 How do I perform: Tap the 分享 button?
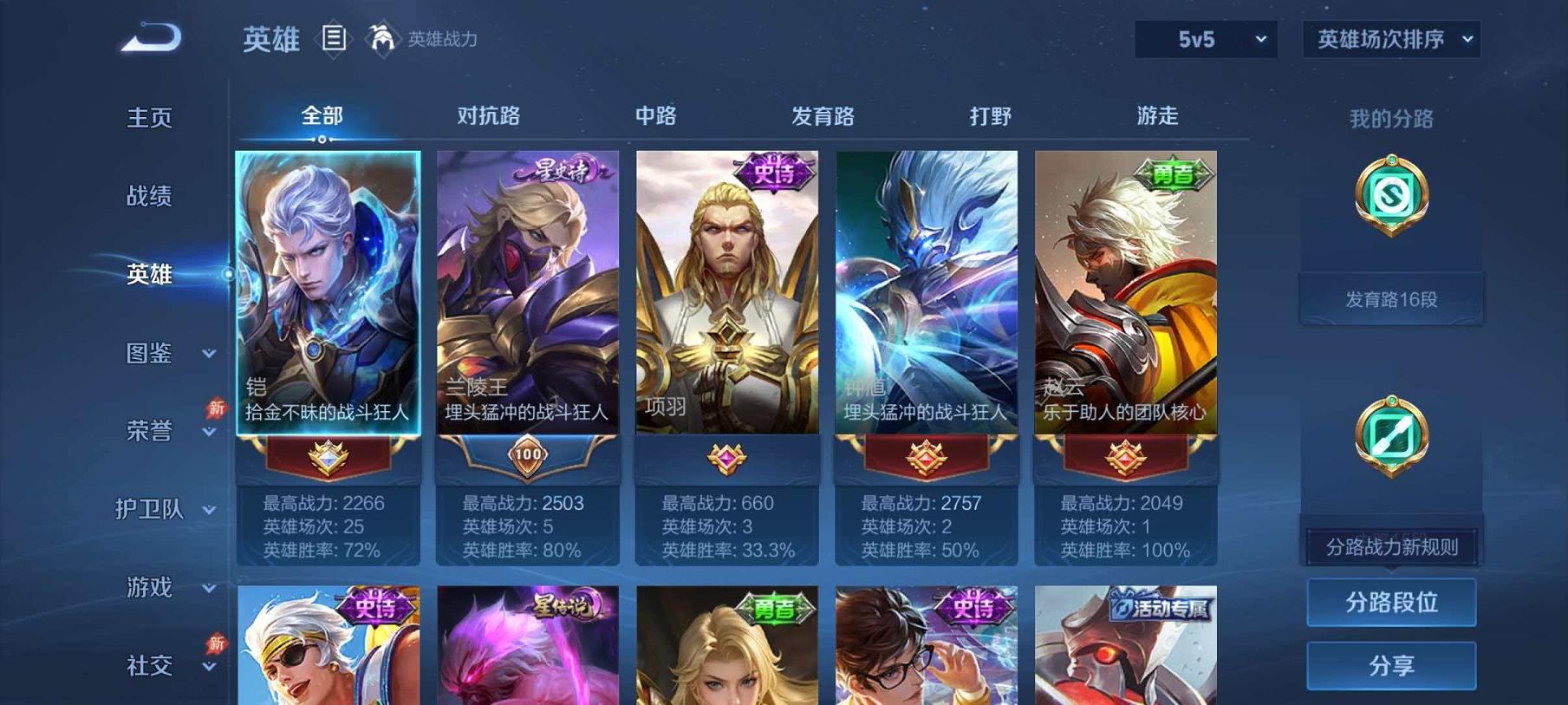1391,663
